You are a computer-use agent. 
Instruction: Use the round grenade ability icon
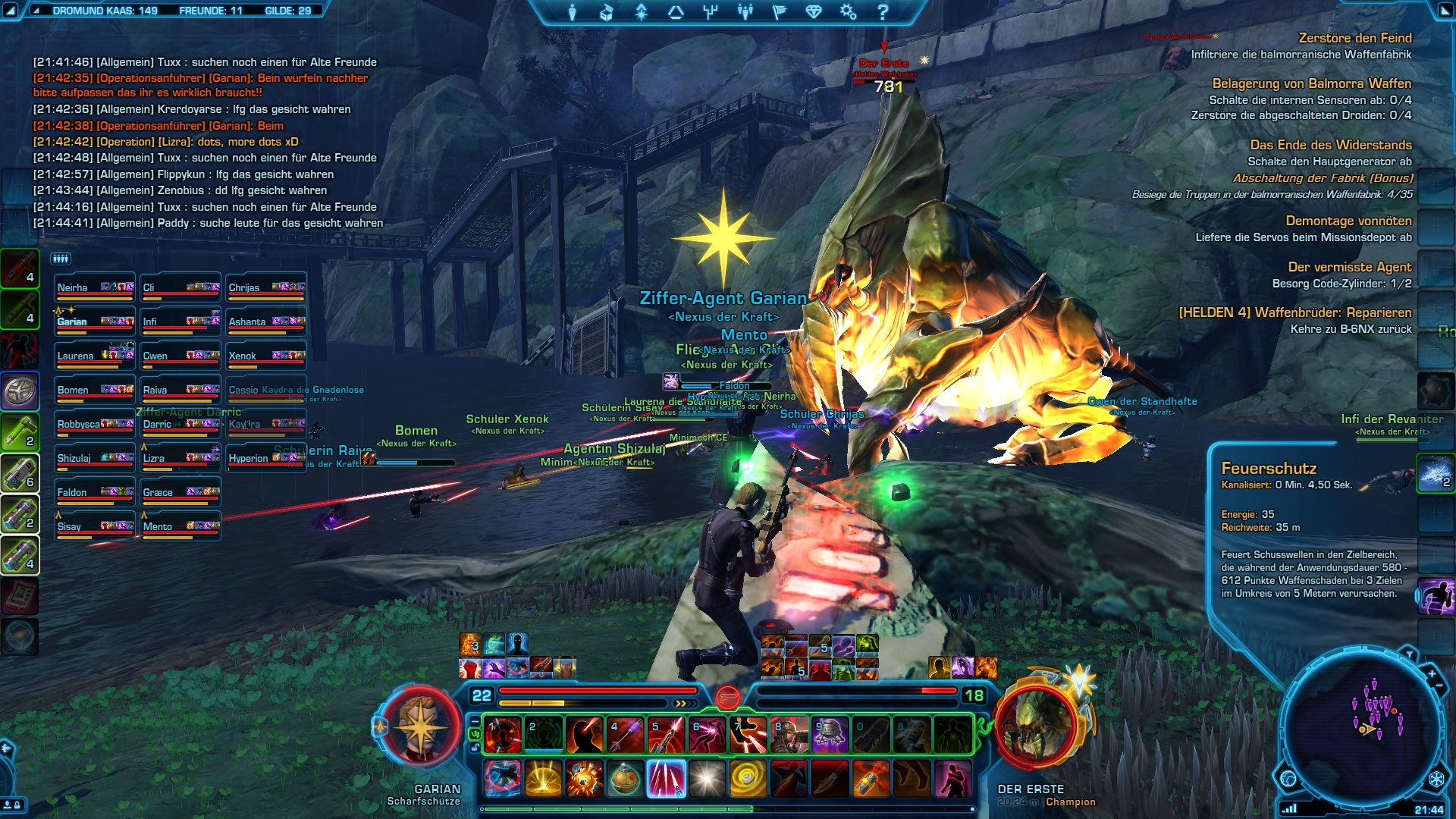point(626,779)
